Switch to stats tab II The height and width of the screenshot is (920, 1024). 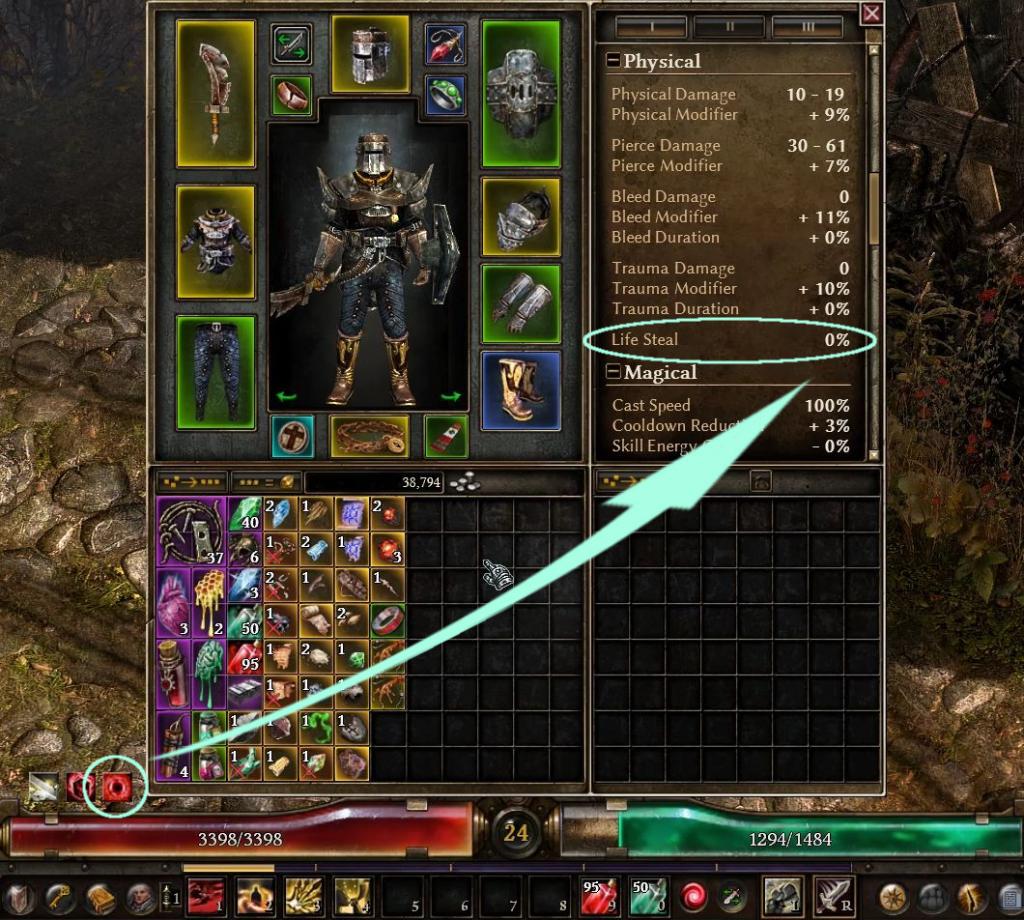pyautogui.click(x=728, y=24)
